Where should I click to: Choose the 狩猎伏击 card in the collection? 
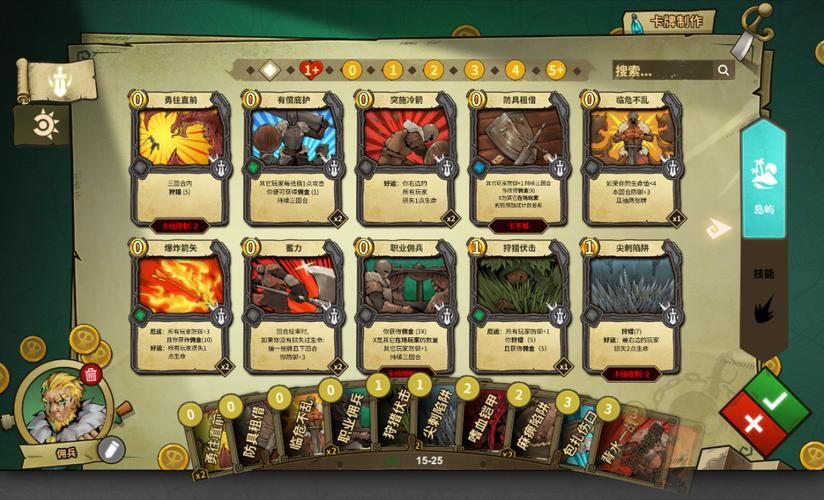click(x=520, y=306)
